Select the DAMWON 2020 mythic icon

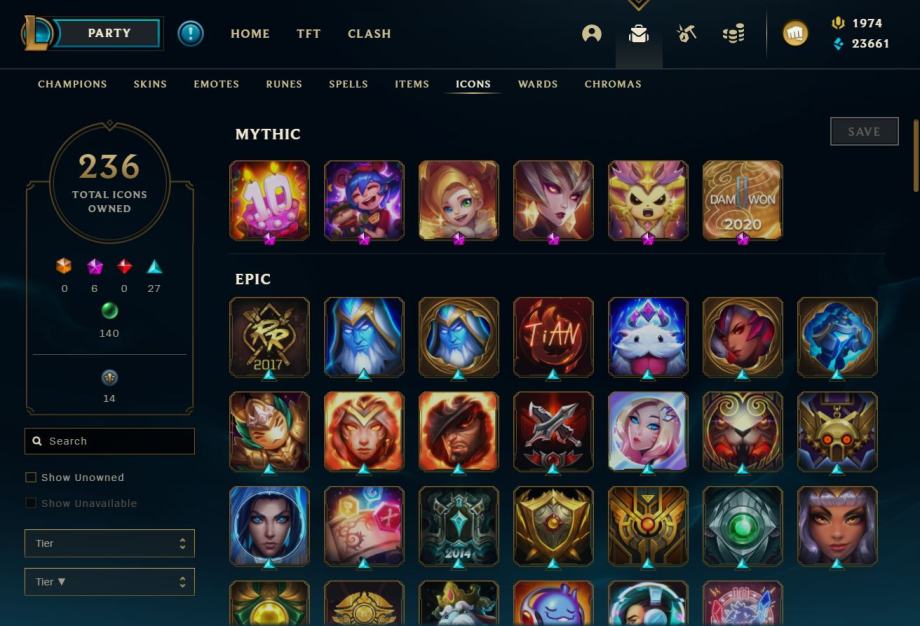742,200
